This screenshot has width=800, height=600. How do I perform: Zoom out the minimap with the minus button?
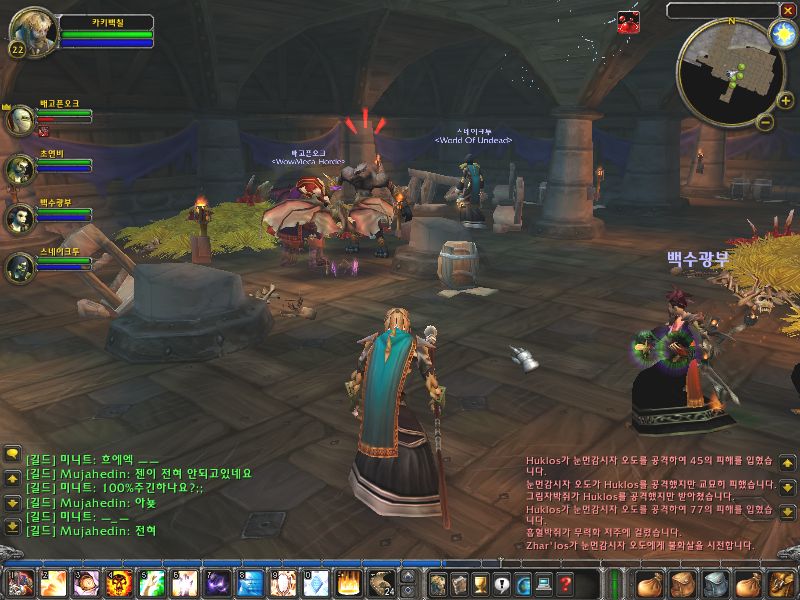765,123
